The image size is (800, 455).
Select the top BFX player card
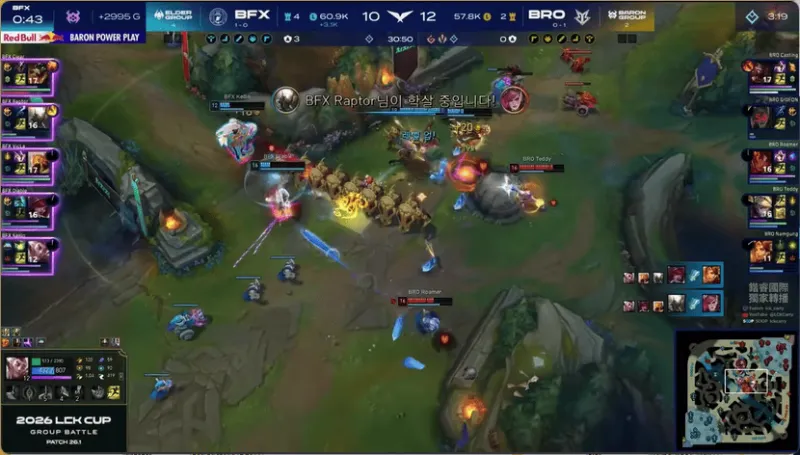pos(29,74)
